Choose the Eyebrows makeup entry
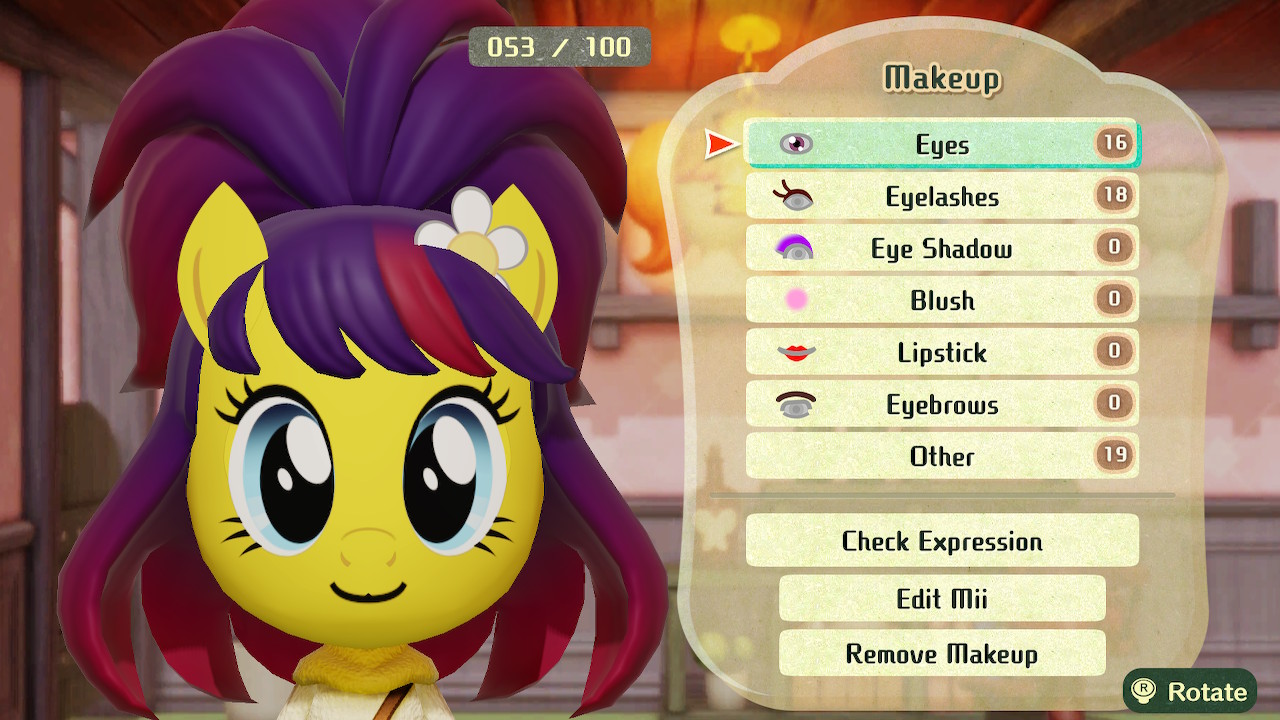The image size is (1280, 720). 941,404
